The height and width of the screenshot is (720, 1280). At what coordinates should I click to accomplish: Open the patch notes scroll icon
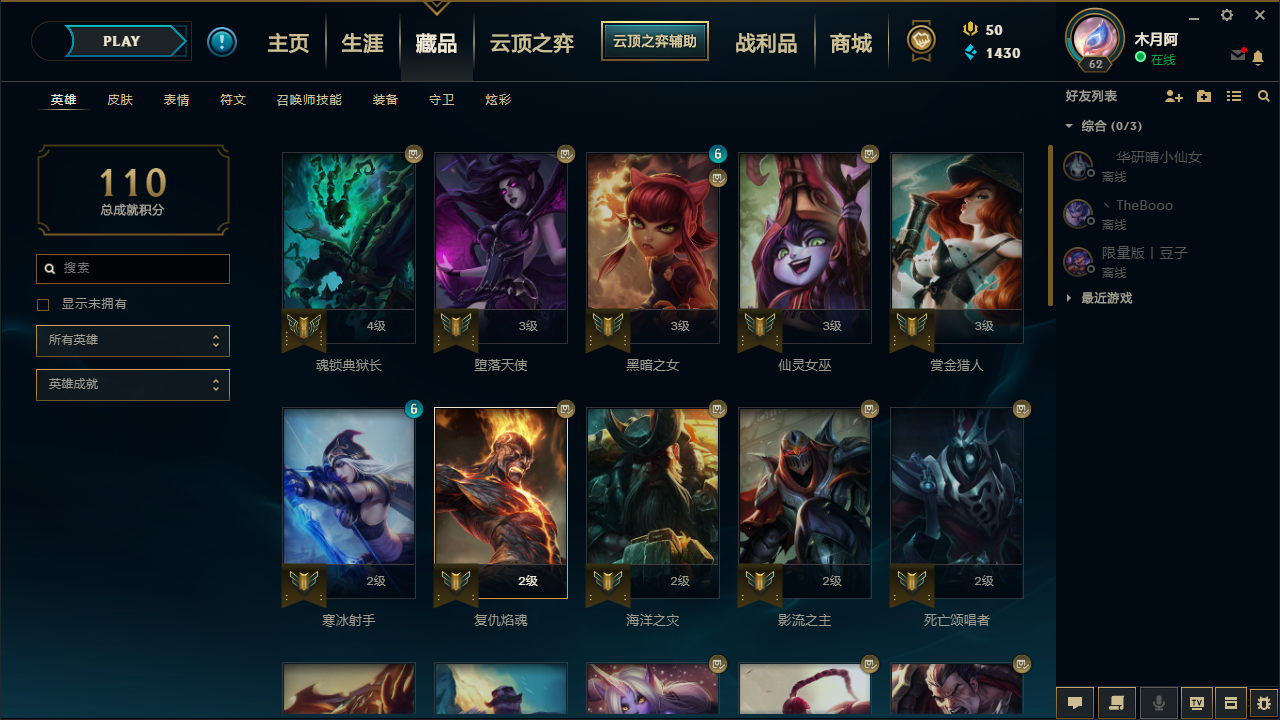[x=1117, y=702]
